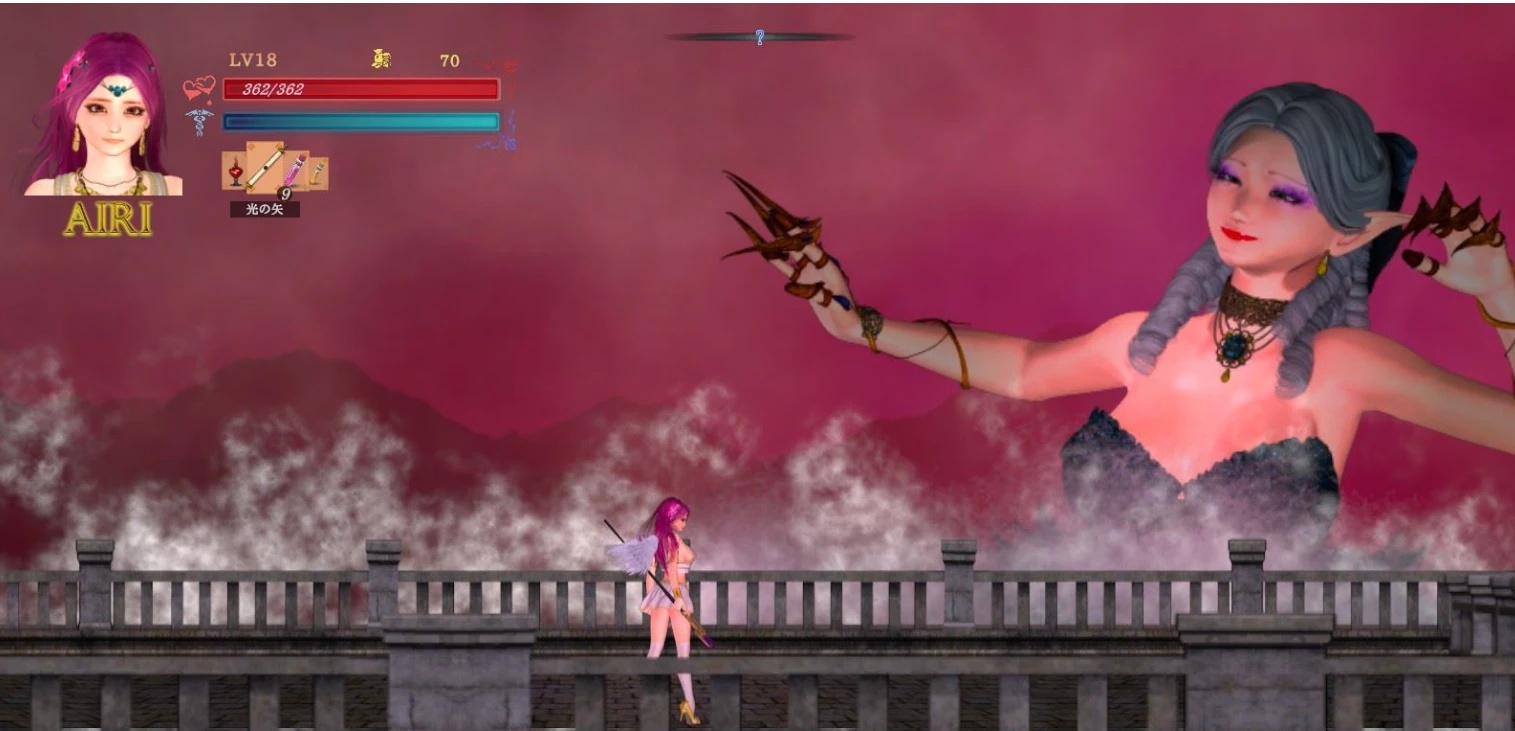
Task: Pick the small yellow vial item
Action: click(x=317, y=173)
